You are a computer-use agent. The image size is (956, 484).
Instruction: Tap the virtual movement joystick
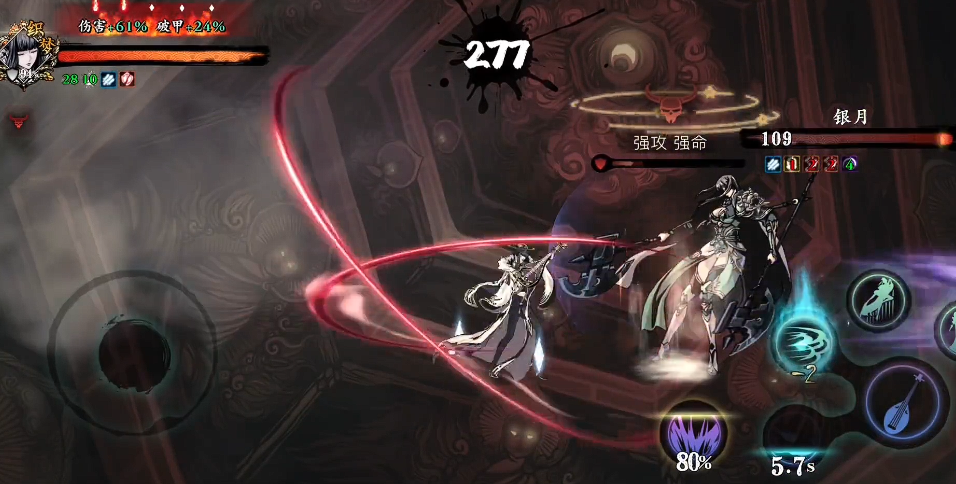131,351
